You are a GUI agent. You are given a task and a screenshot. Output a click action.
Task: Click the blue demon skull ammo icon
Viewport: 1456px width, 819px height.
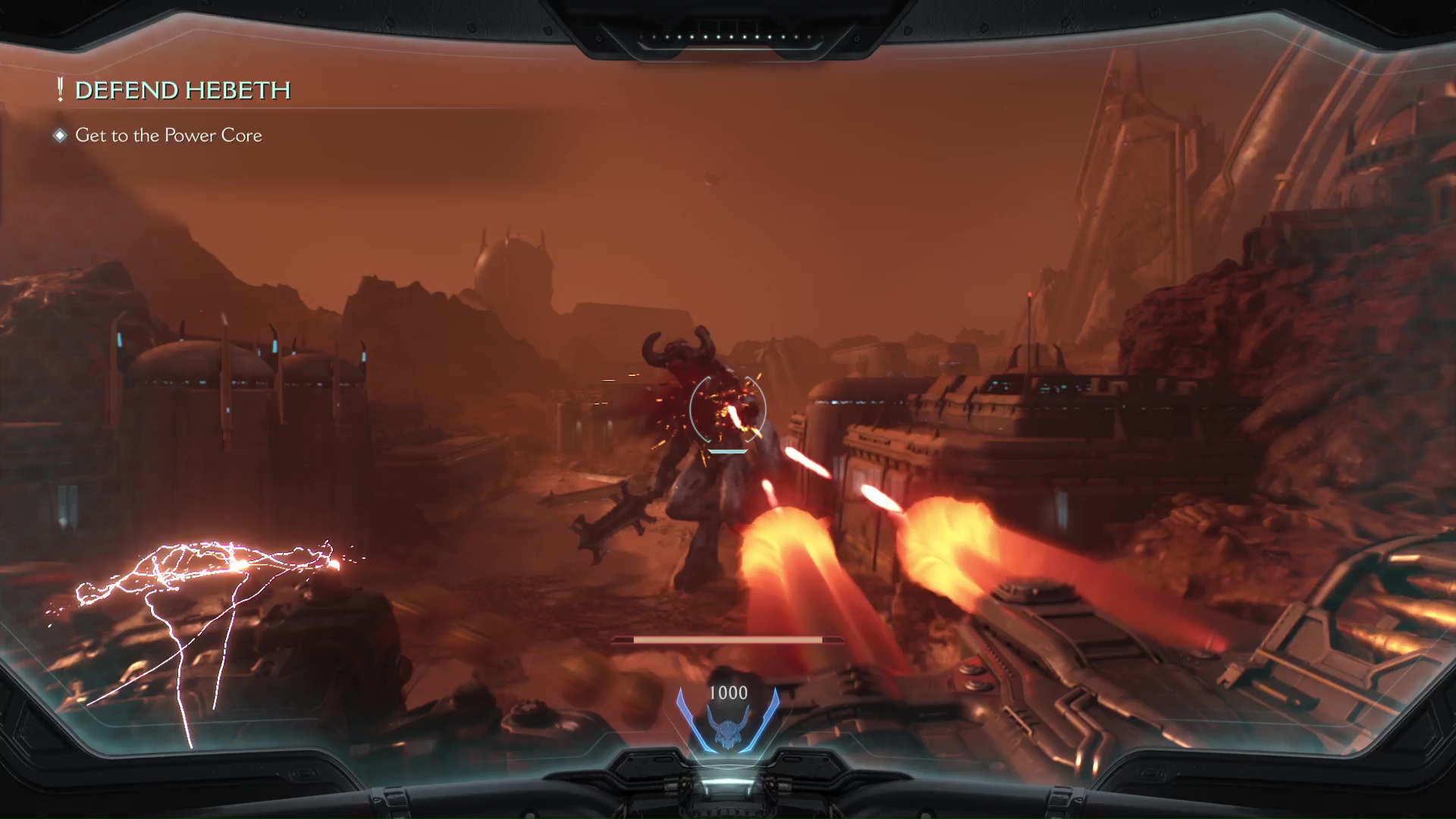[x=728, y=732]
